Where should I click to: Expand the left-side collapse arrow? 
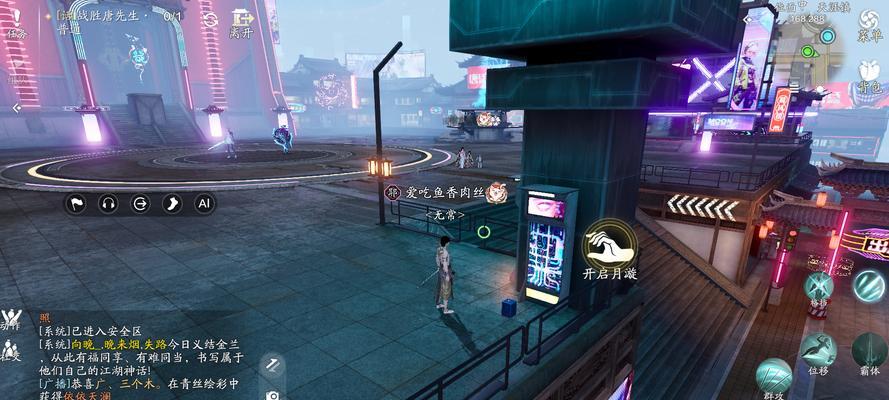[14, 107]
